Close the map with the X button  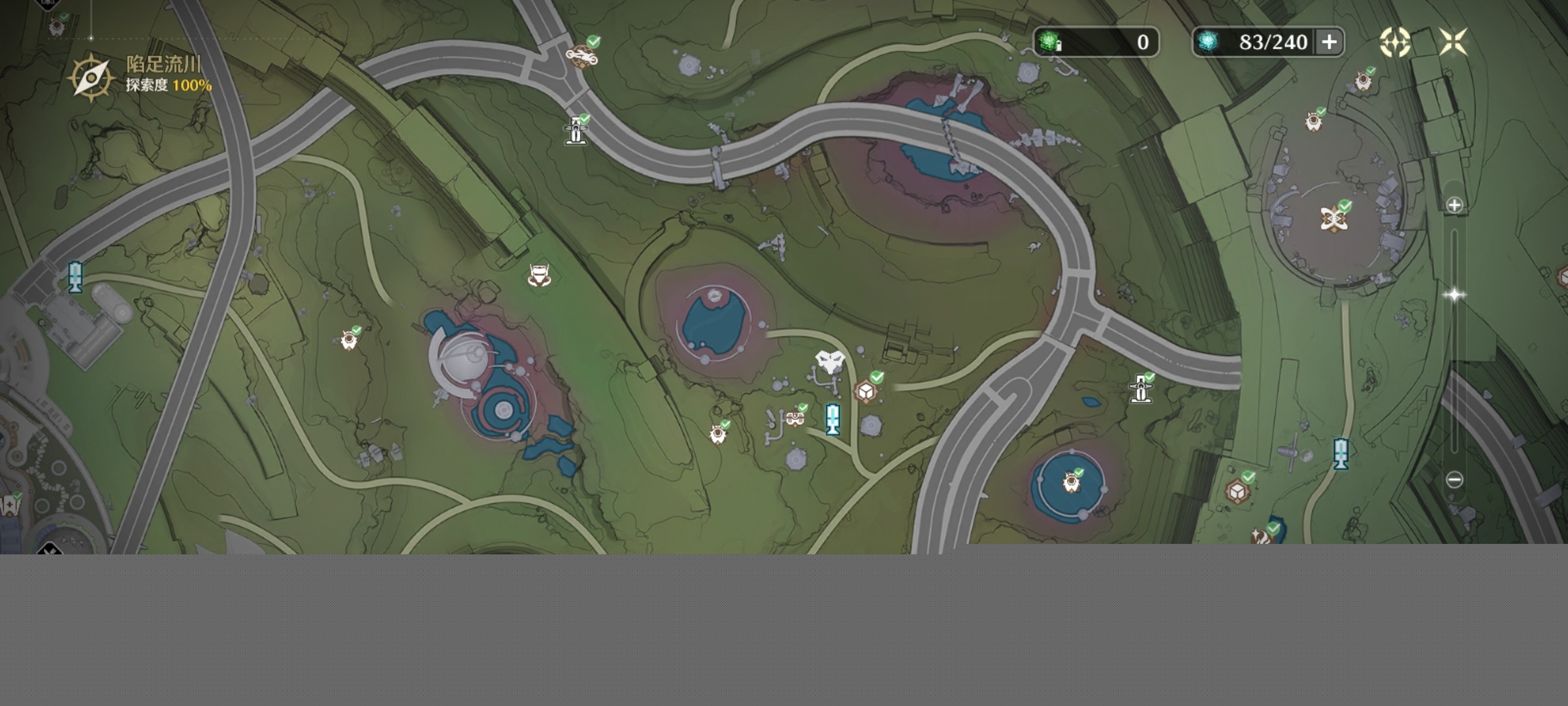click(x=1453, y=42)
